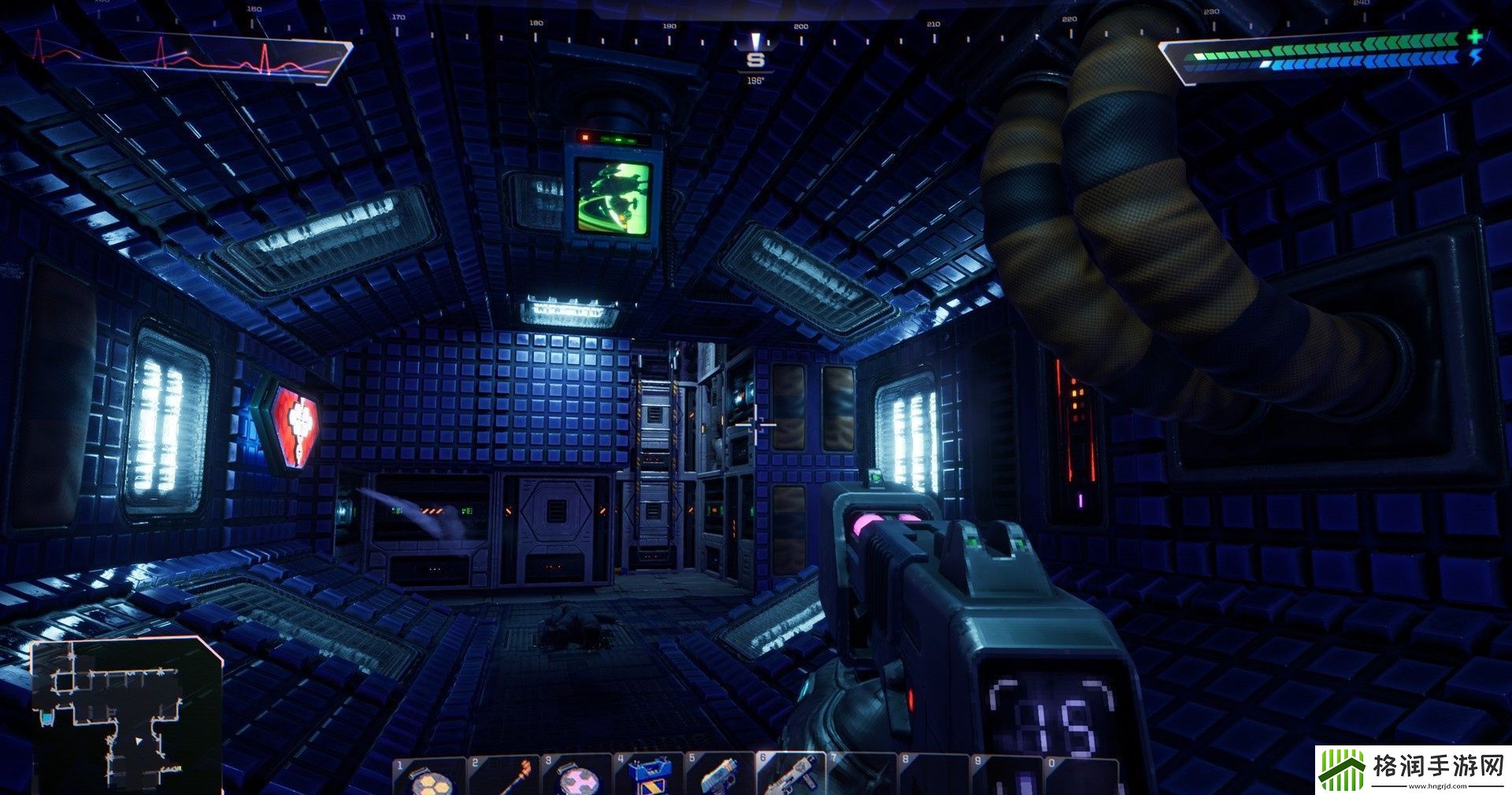1512x795 pixels.
Task: Select the honeycomb grenade in hotbar slot 1
Action: coord(430,778)
